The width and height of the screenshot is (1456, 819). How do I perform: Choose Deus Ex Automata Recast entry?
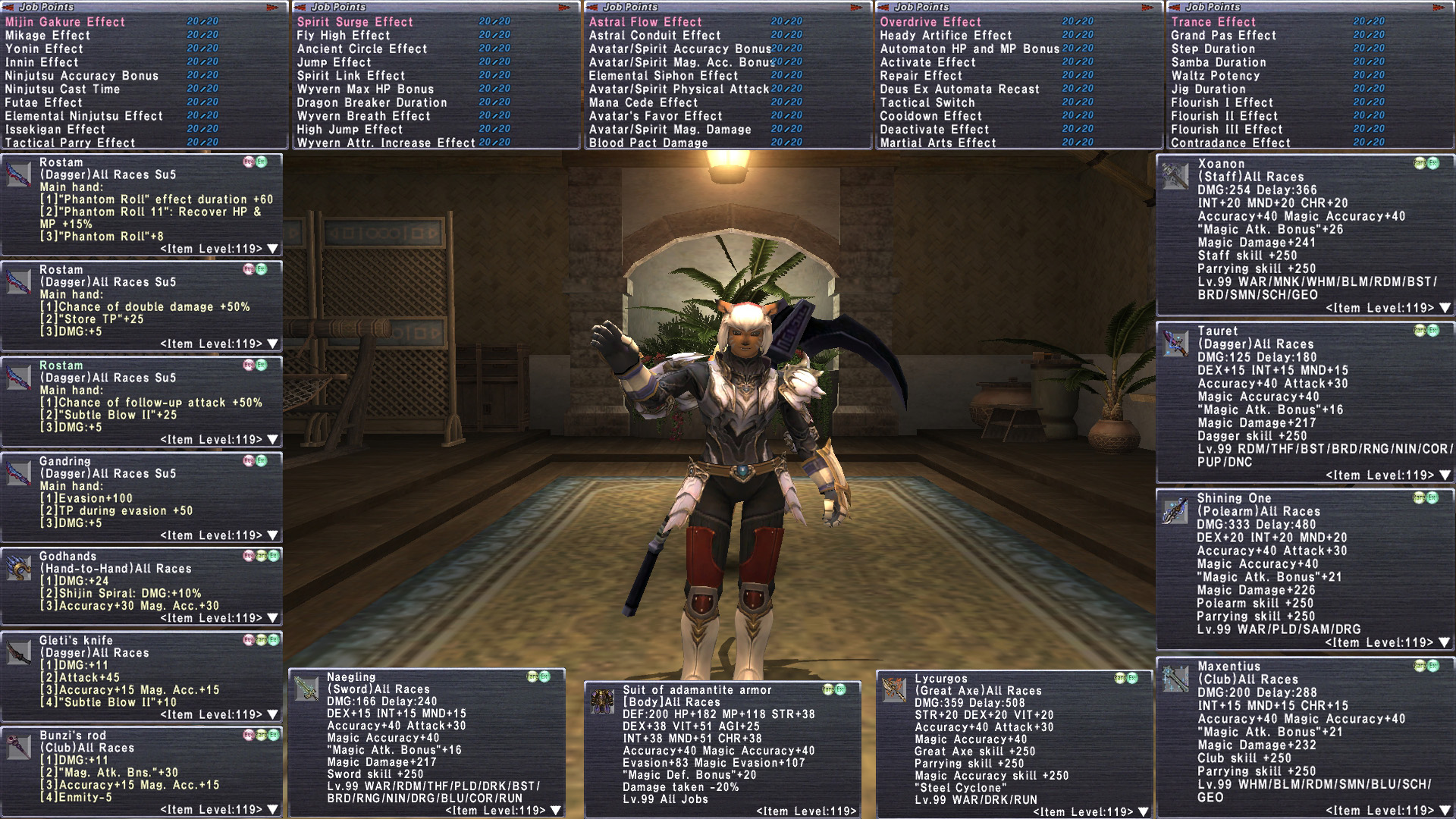[959, 89]
